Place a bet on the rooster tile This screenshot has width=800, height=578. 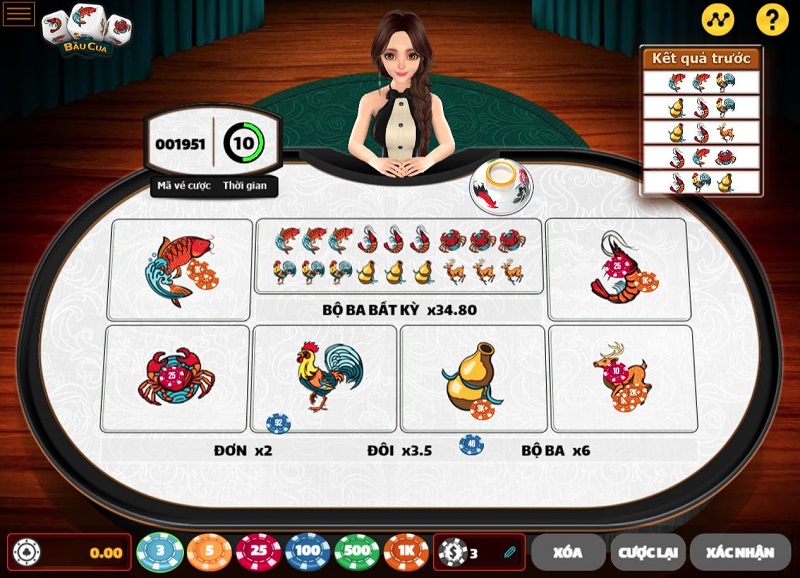pyautogui.click(x=324, y=377)
